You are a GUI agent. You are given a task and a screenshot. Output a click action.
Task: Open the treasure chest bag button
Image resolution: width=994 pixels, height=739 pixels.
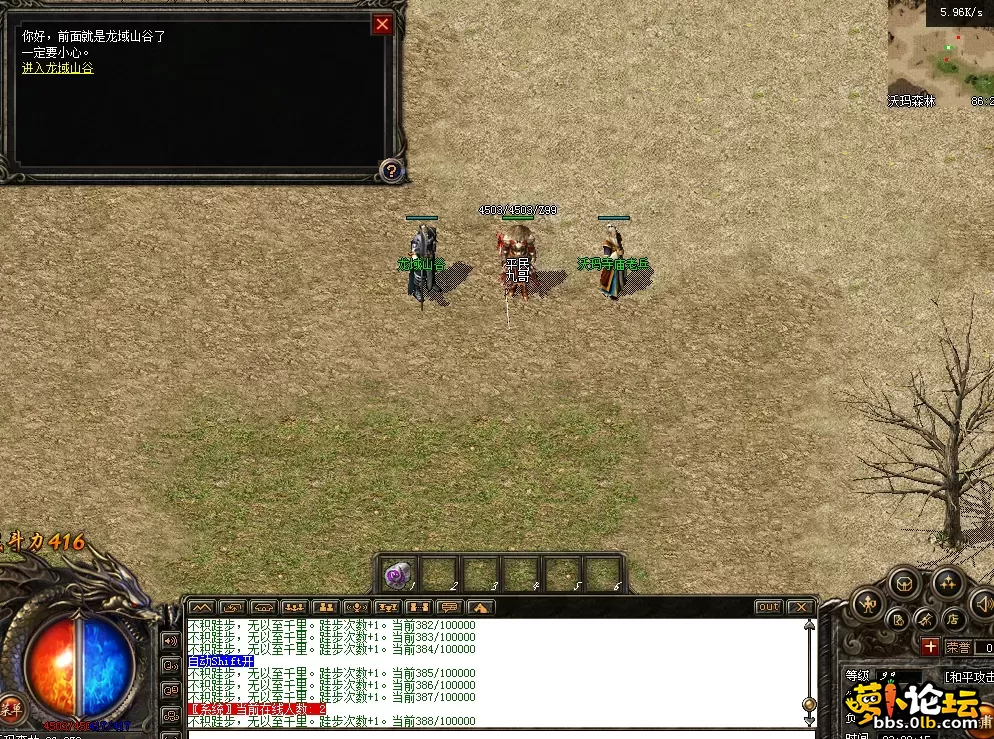[x=904, y=583]
